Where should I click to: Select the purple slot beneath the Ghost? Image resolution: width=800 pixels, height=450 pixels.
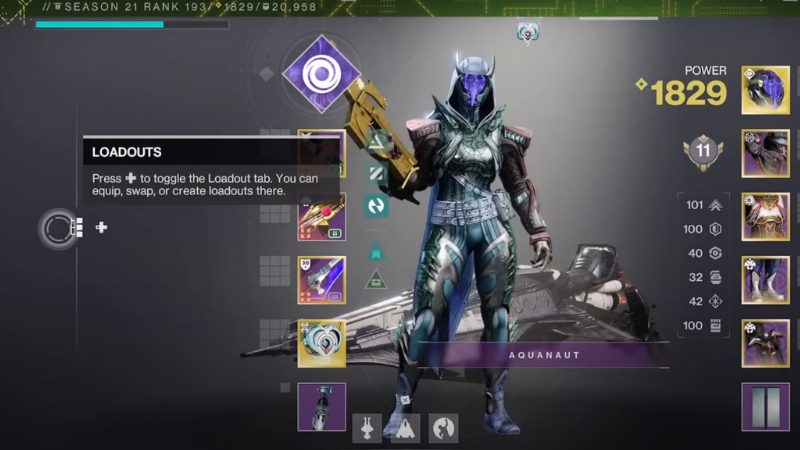(321, 406)
